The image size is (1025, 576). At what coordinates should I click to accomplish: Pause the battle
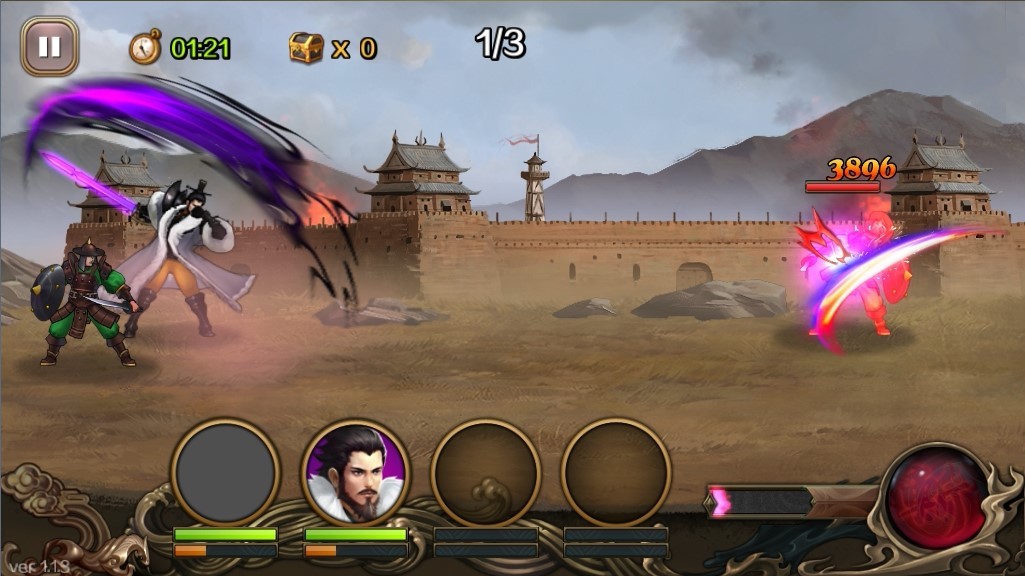click(49, 47)
